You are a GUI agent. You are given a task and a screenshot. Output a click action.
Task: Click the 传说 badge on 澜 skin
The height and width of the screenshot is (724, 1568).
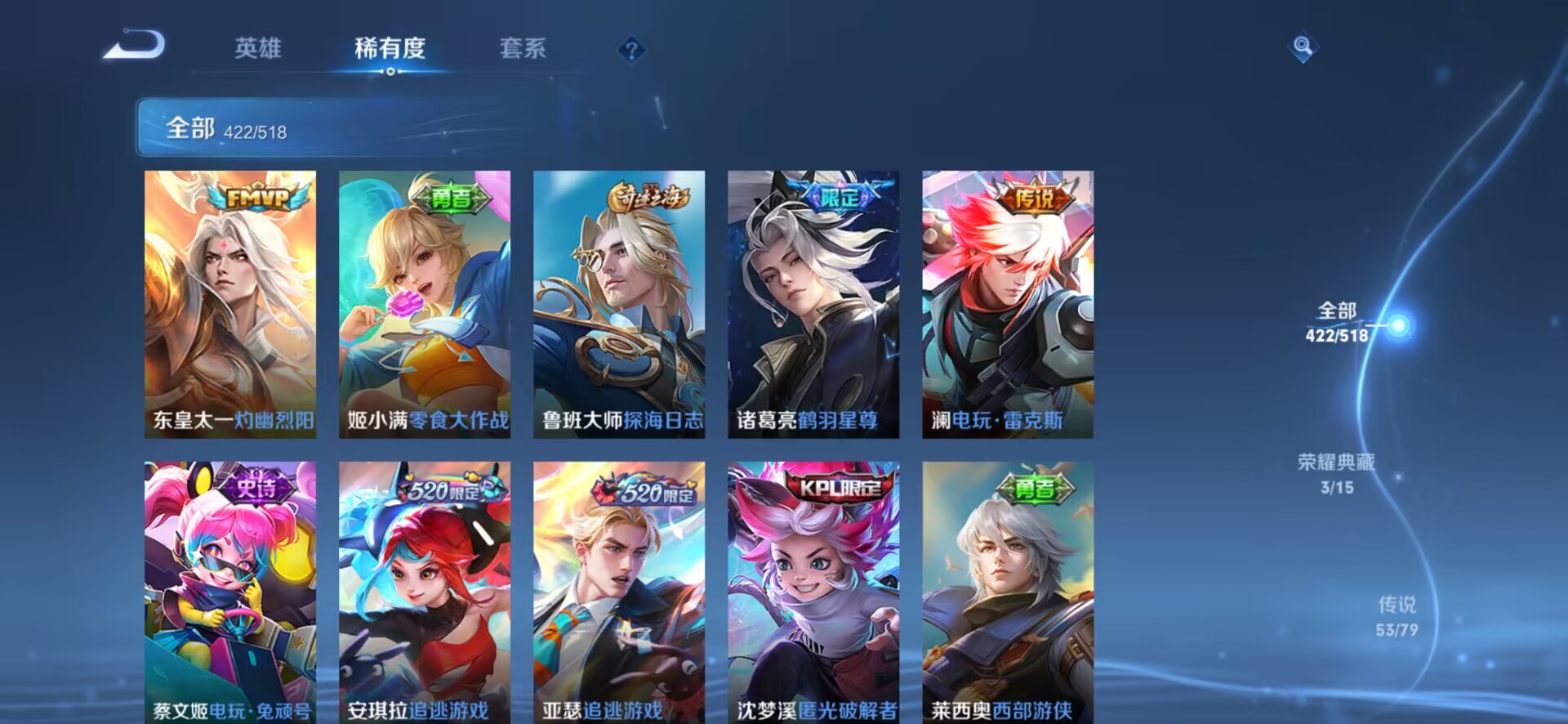point(1034,198)
